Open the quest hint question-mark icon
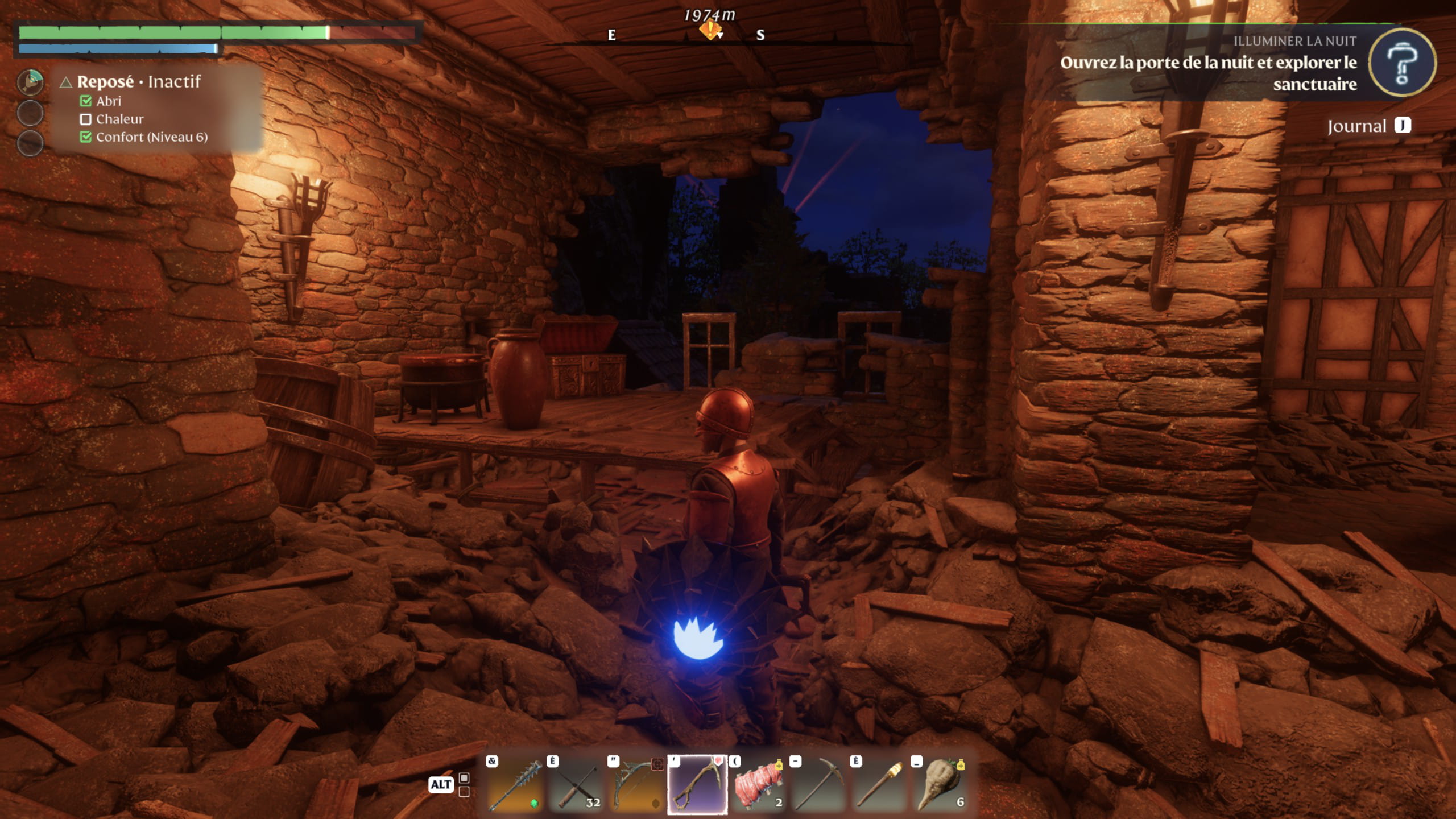The image size is (1456, 819). click(1401, 63)
